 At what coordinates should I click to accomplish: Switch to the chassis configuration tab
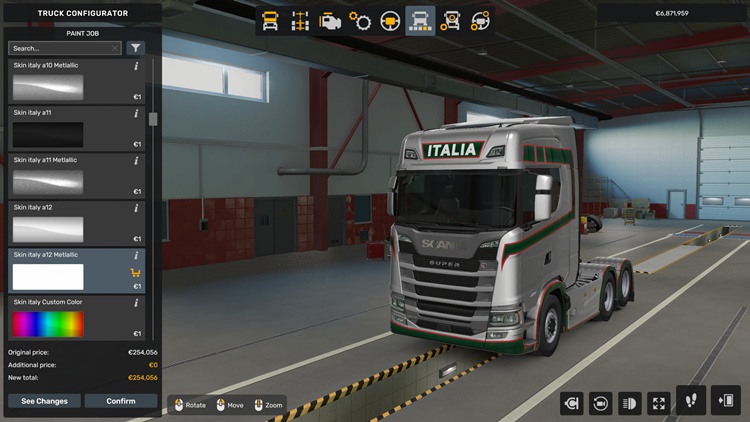[x=300, y=20]
